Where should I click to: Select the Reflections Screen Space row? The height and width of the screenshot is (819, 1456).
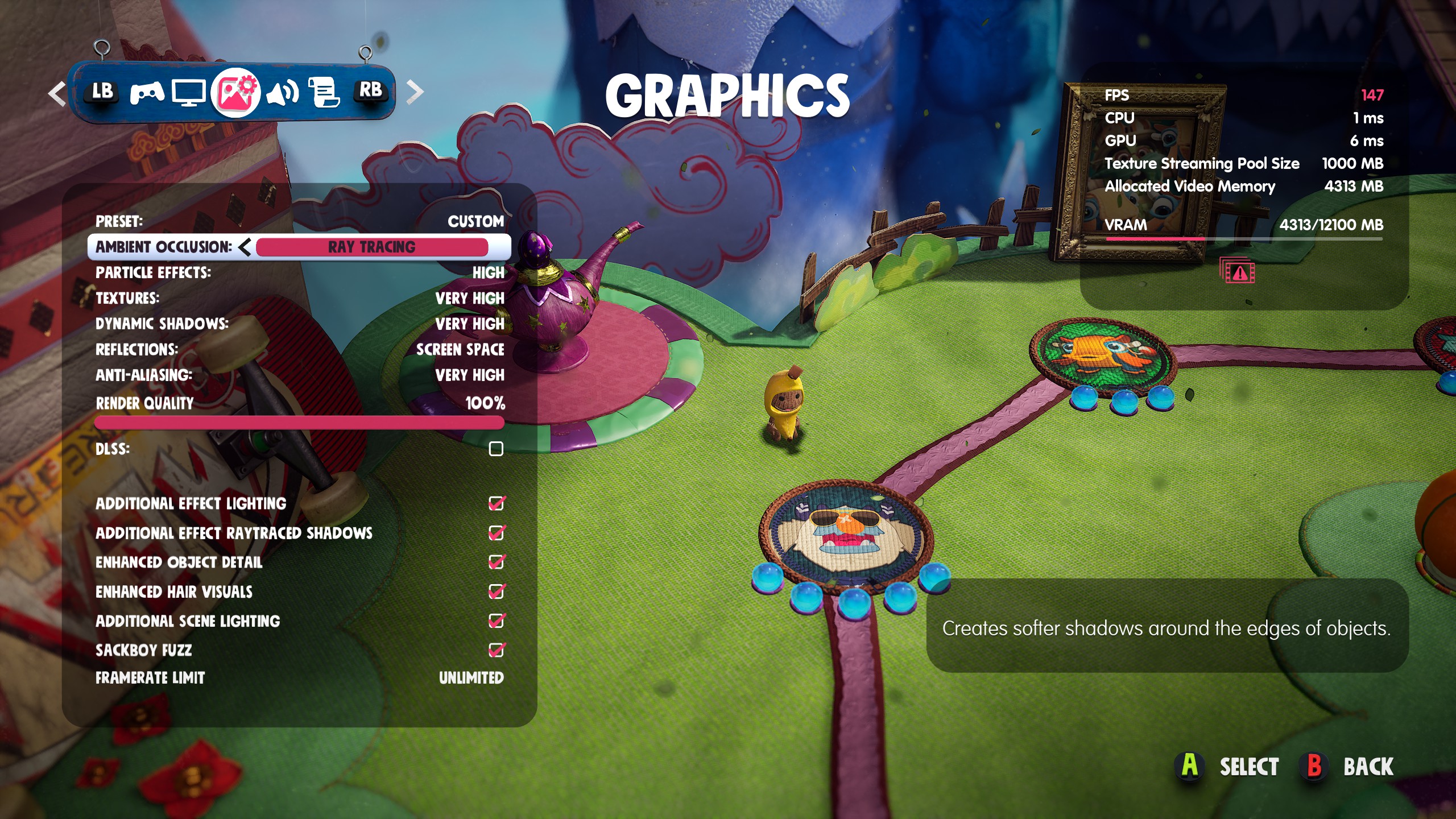tap(299, 350)
